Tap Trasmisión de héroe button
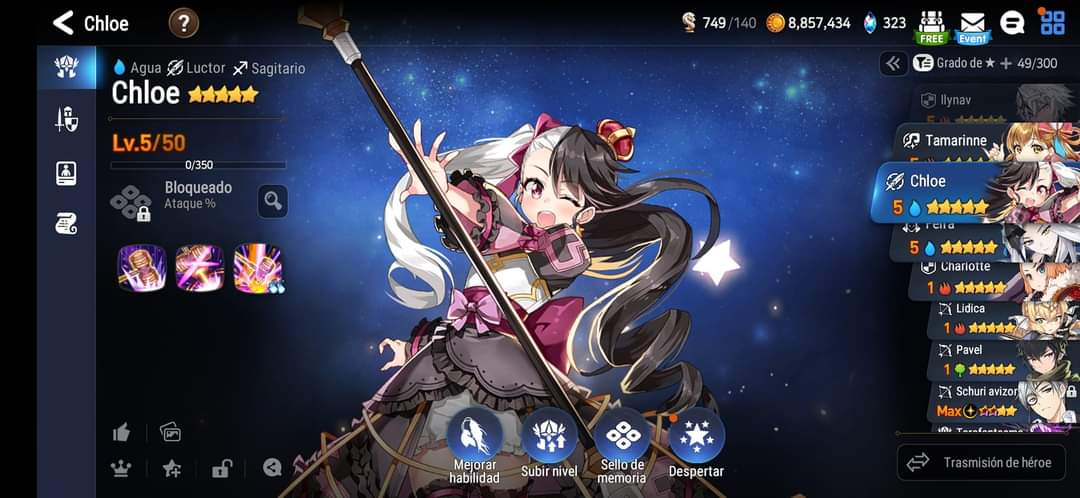The width and height of the screenshot is (1080, 498). (x=980, y=462)
